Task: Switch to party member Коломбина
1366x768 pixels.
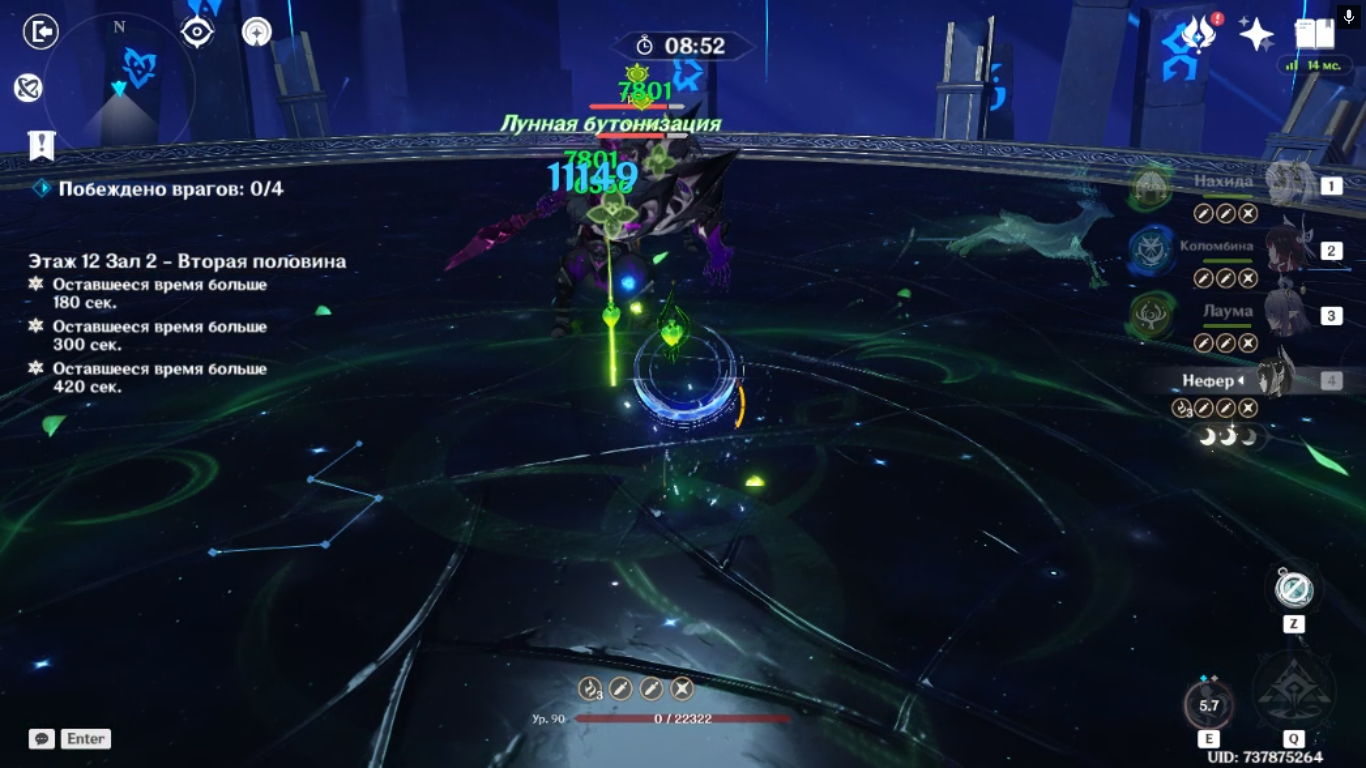Action: pos(1288,249)
